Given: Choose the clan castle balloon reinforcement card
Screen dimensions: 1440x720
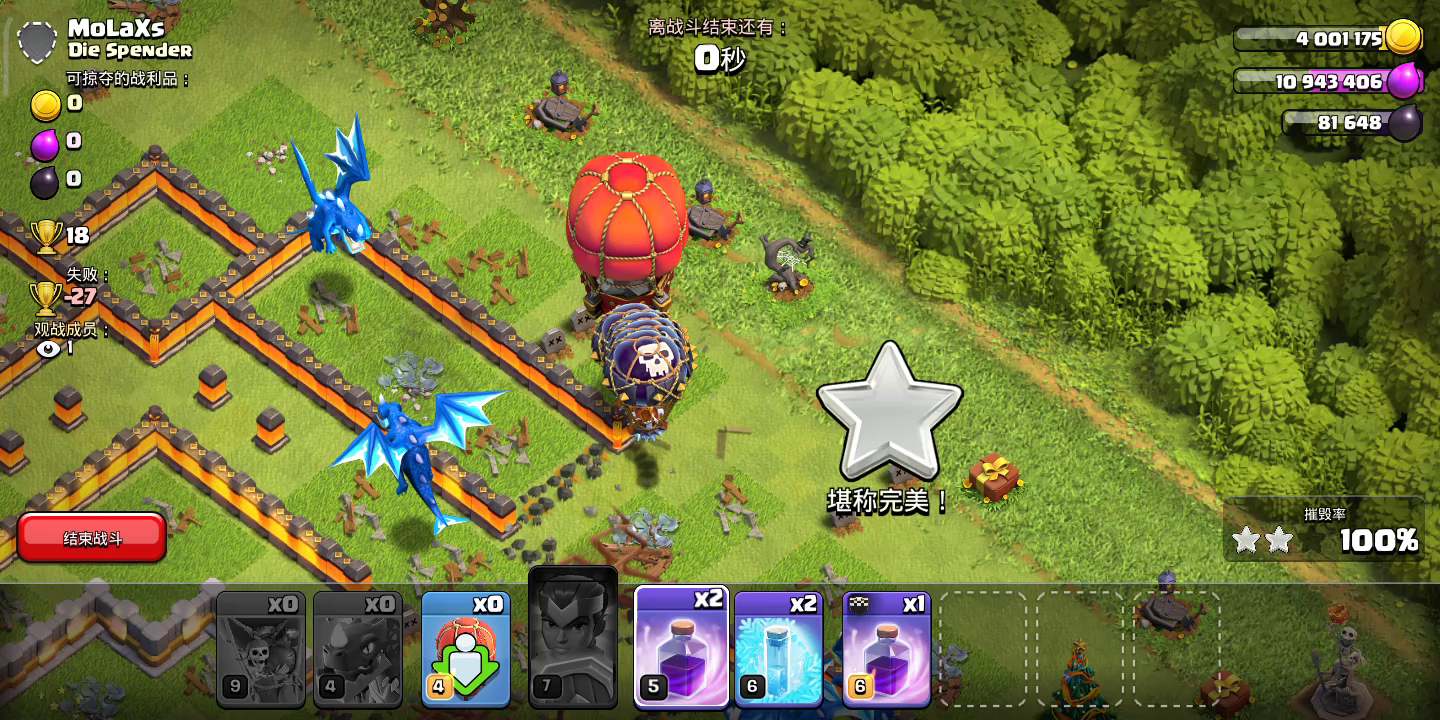Looking at the screenshot, I should point(466,649).
